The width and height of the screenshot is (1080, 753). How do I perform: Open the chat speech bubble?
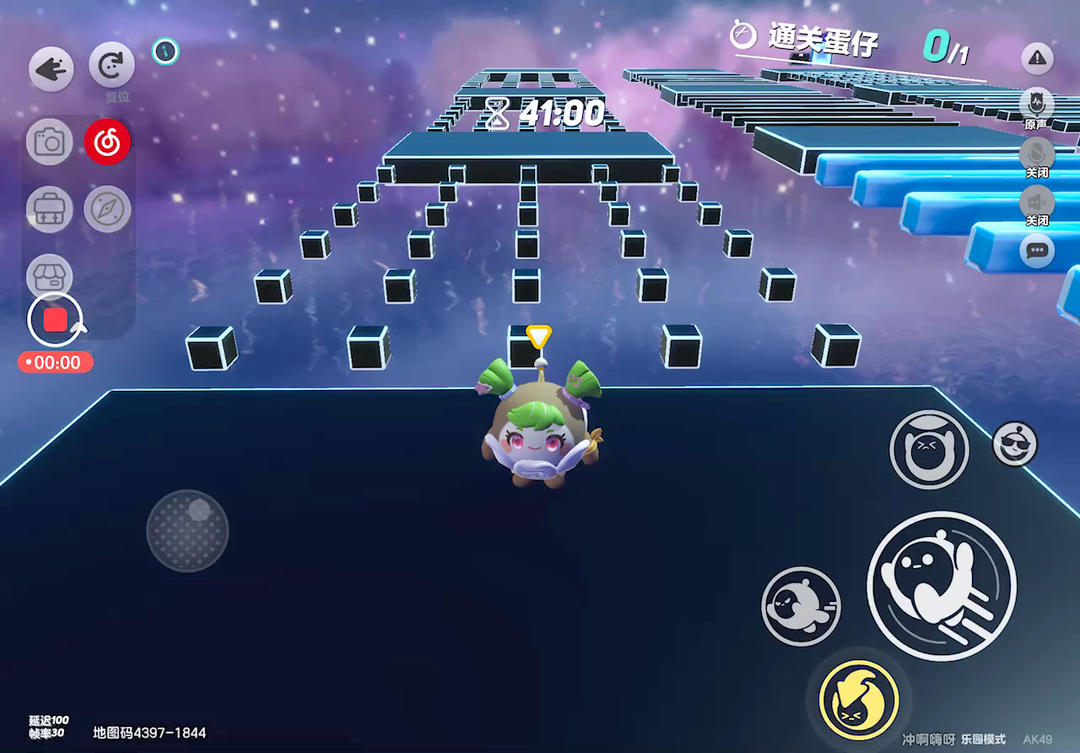pos(1037,250)
